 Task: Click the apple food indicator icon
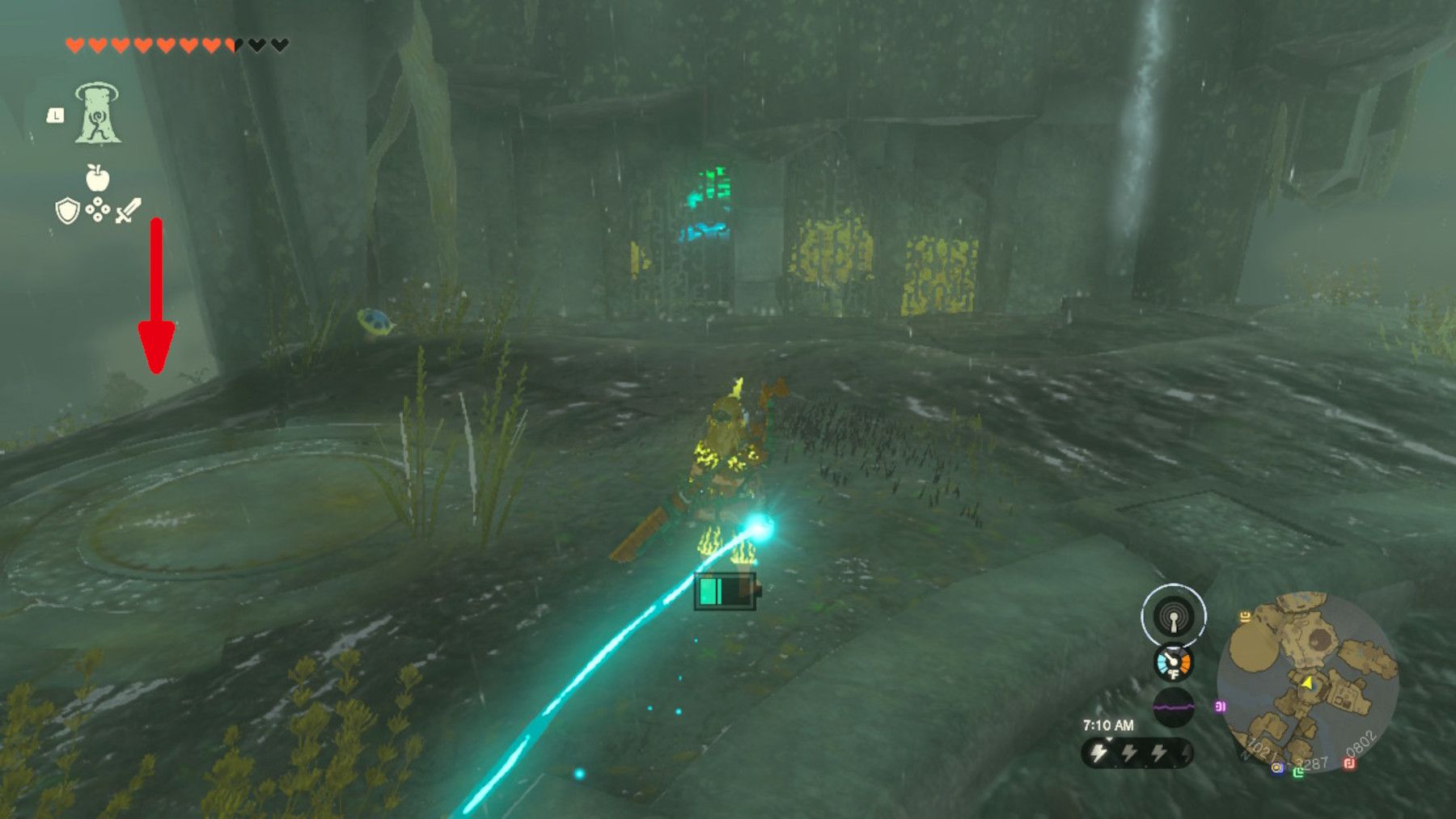96,177
